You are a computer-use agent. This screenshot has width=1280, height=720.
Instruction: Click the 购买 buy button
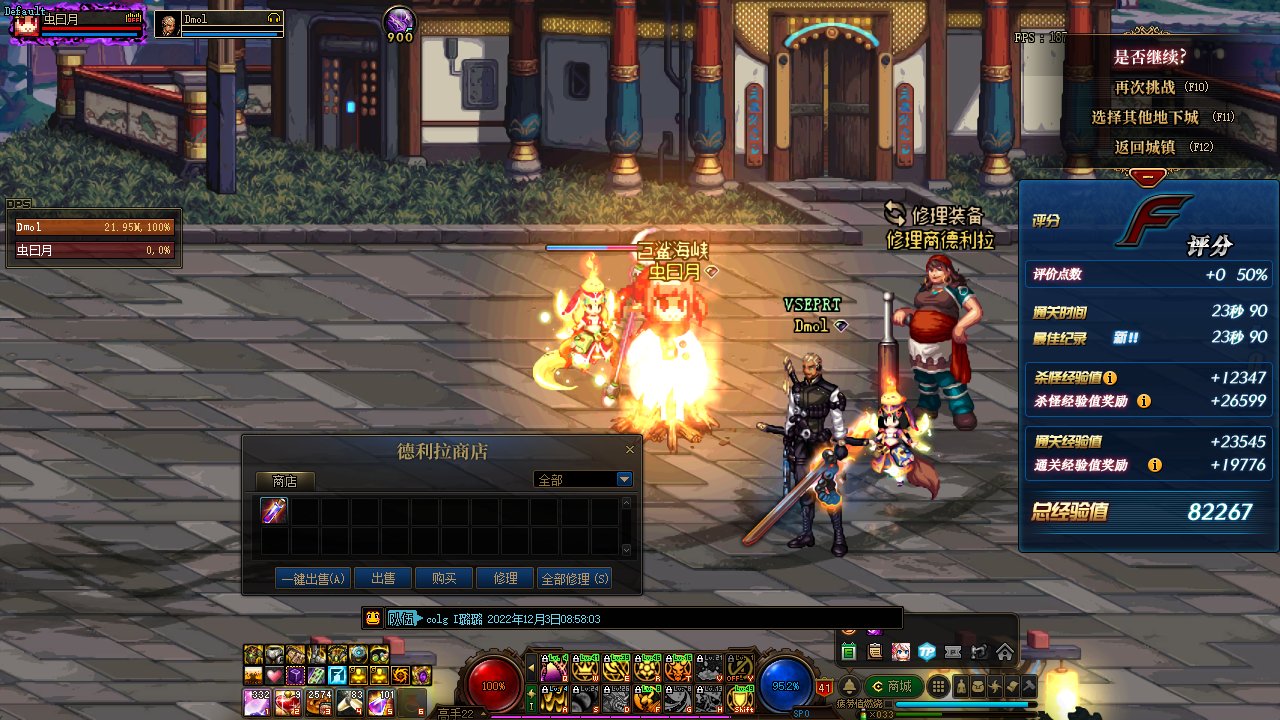(444, 578)
